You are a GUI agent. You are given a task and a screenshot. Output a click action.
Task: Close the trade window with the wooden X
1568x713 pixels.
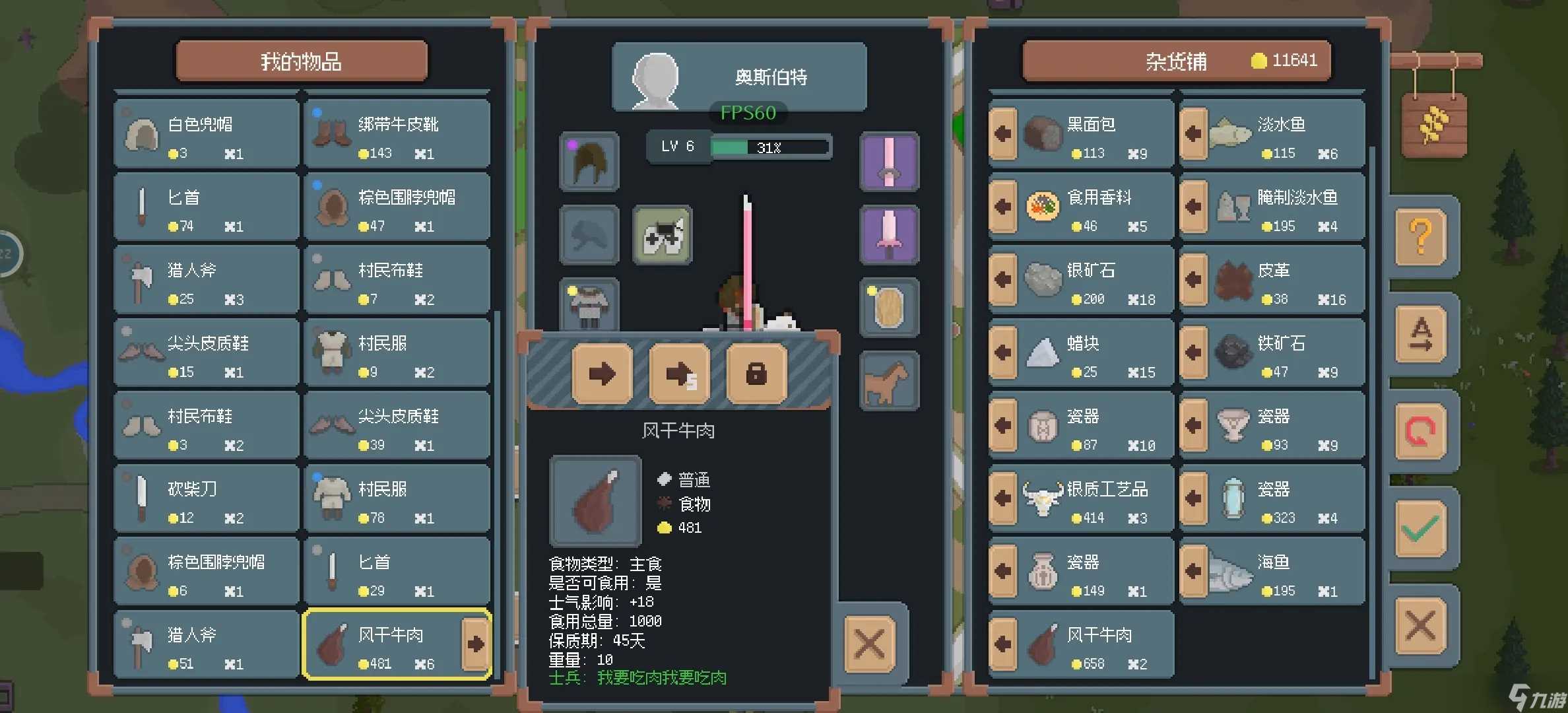coord(870,644)
